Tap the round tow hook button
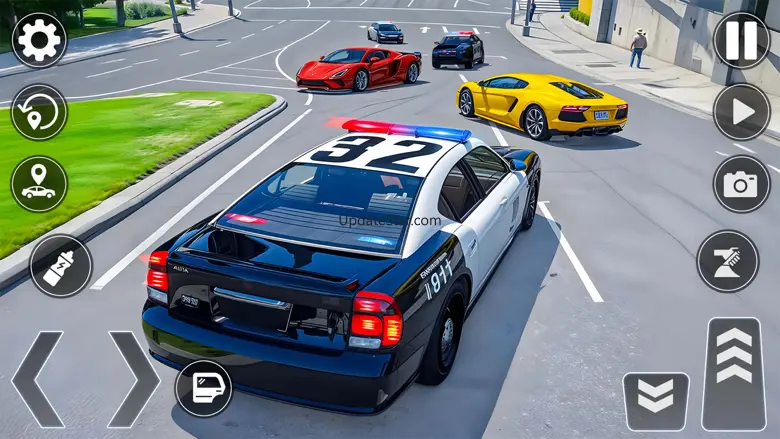 727,260
